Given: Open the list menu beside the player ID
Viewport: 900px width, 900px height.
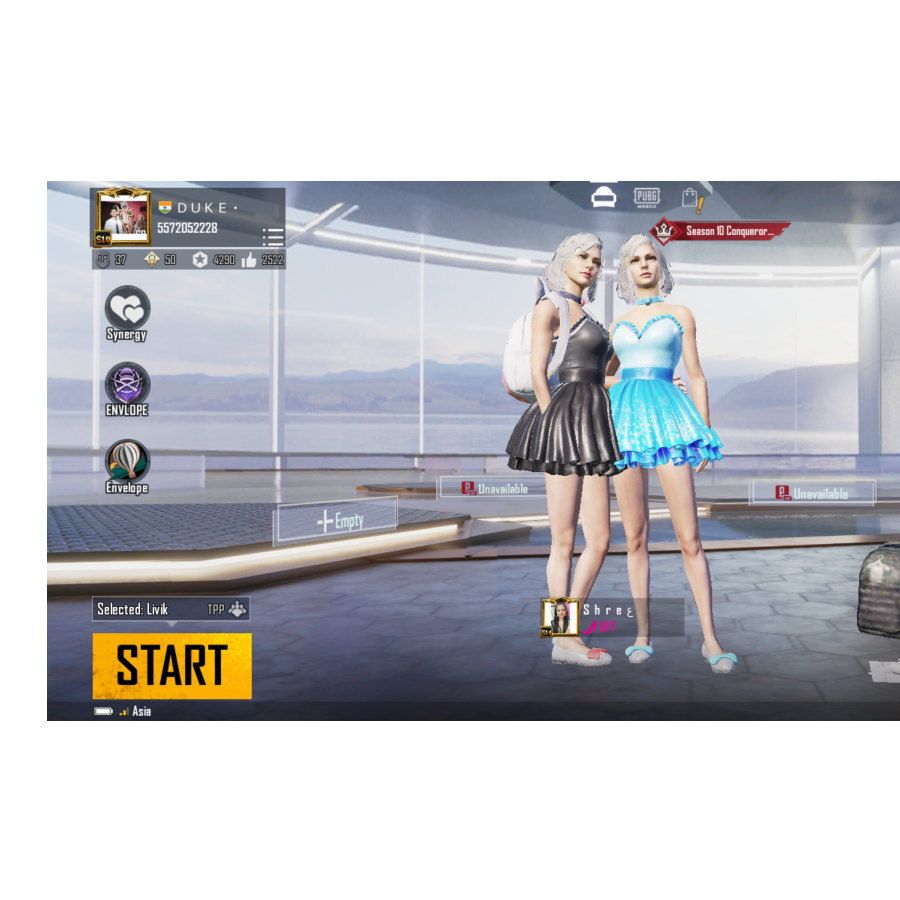Looking at the screenshot, I should click(x=273, y=237).
